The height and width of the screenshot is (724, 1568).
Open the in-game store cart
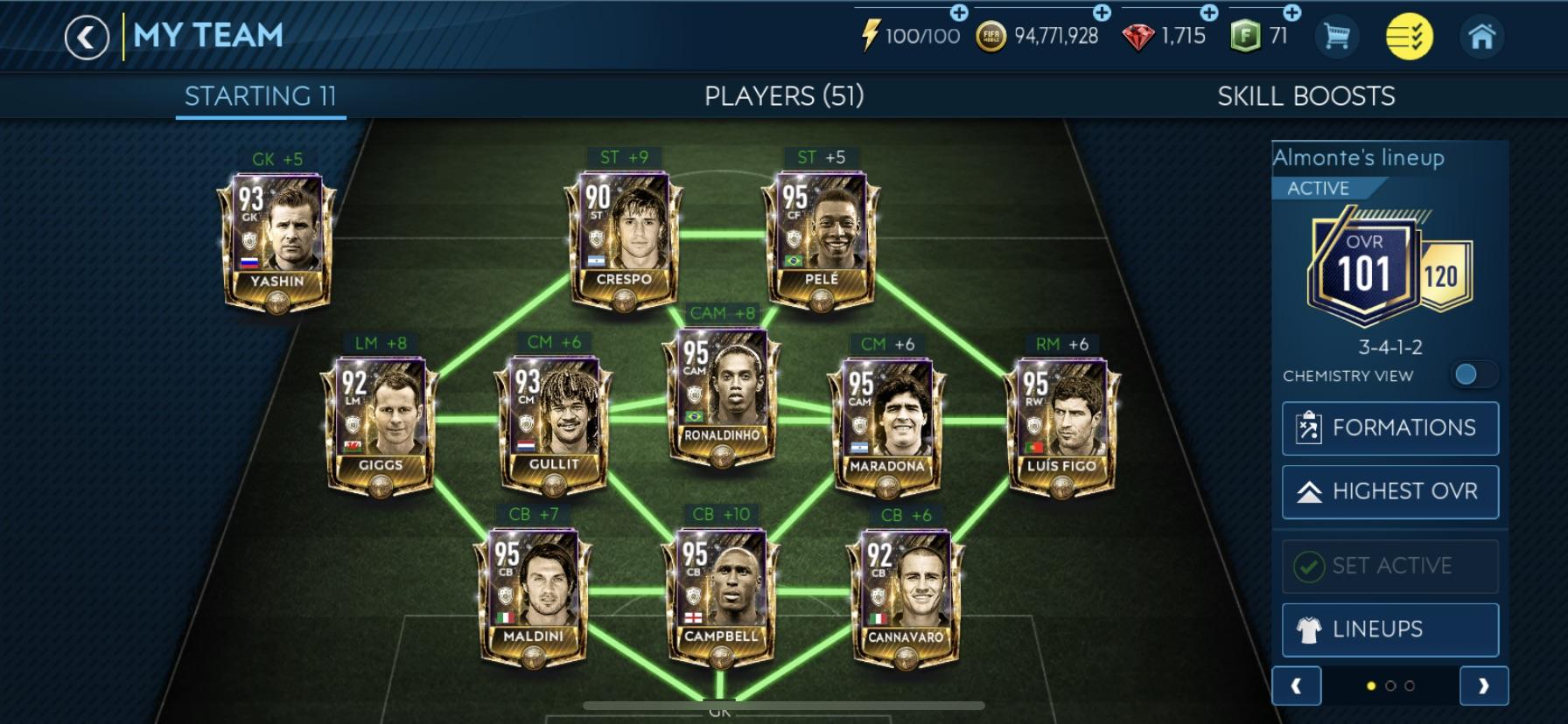(x=1338, y=36)
